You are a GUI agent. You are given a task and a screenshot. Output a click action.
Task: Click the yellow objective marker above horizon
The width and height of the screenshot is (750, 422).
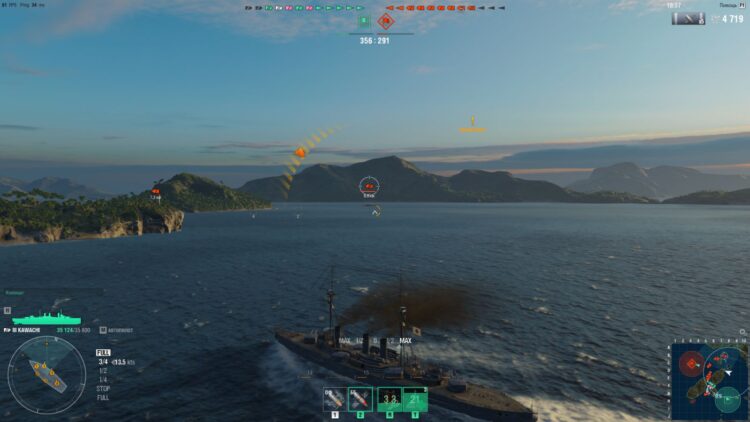click(472, 125)
